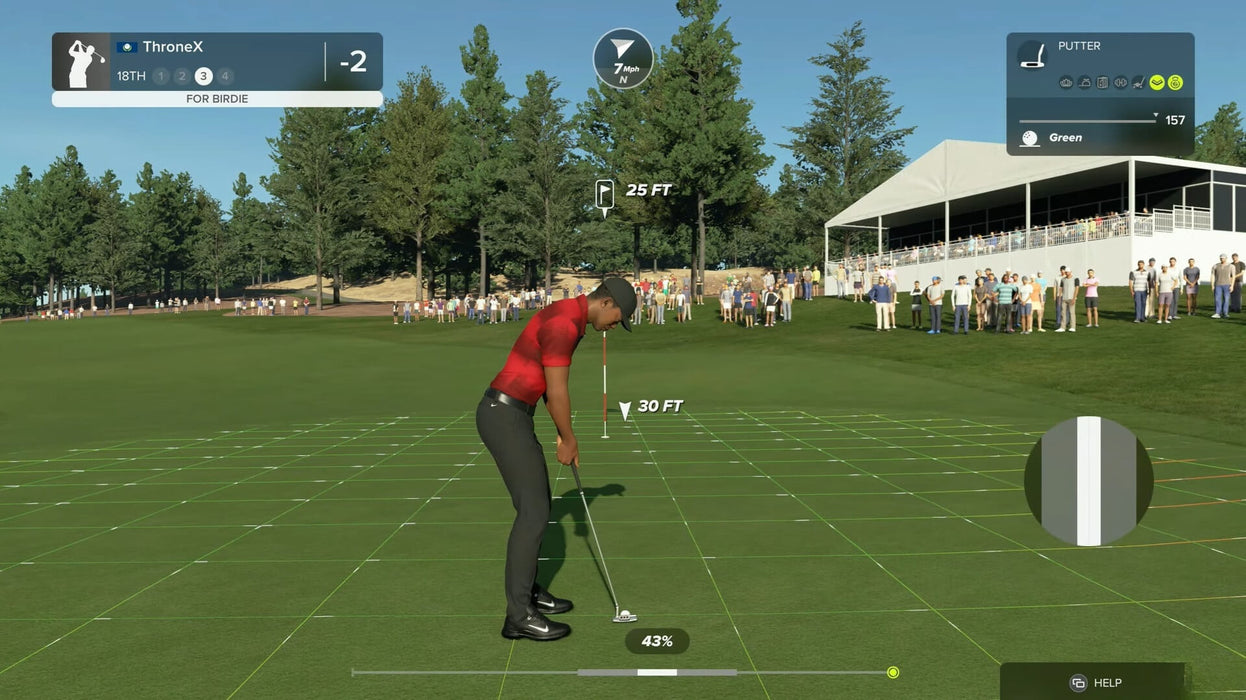Click the yellow chevron shot-type icon
The height and width of the screenshot is (700, 1246).
click(1157, 83)
